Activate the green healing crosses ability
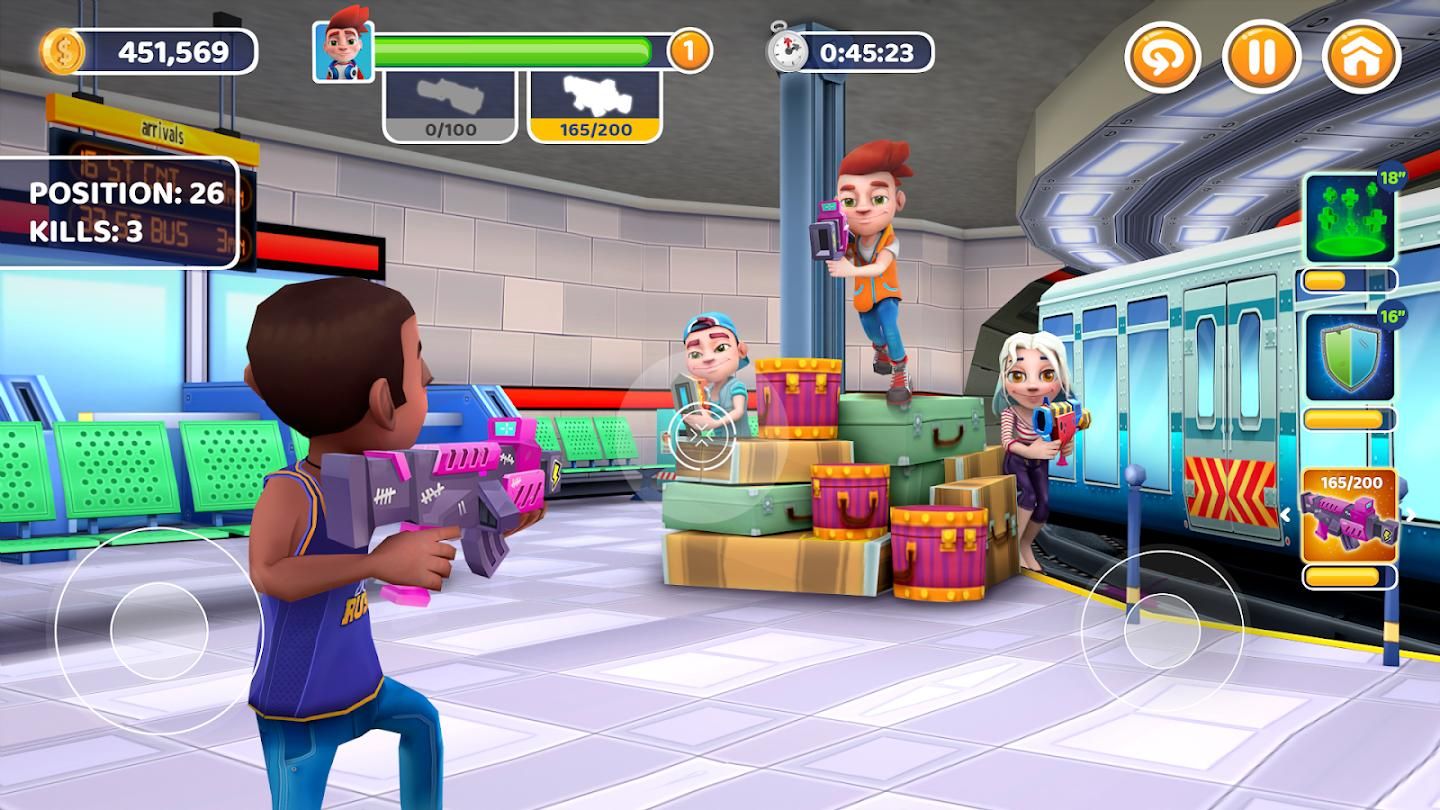This screenshot has width=1440, height=810. pyautogui.click(x=1350, y=217)
